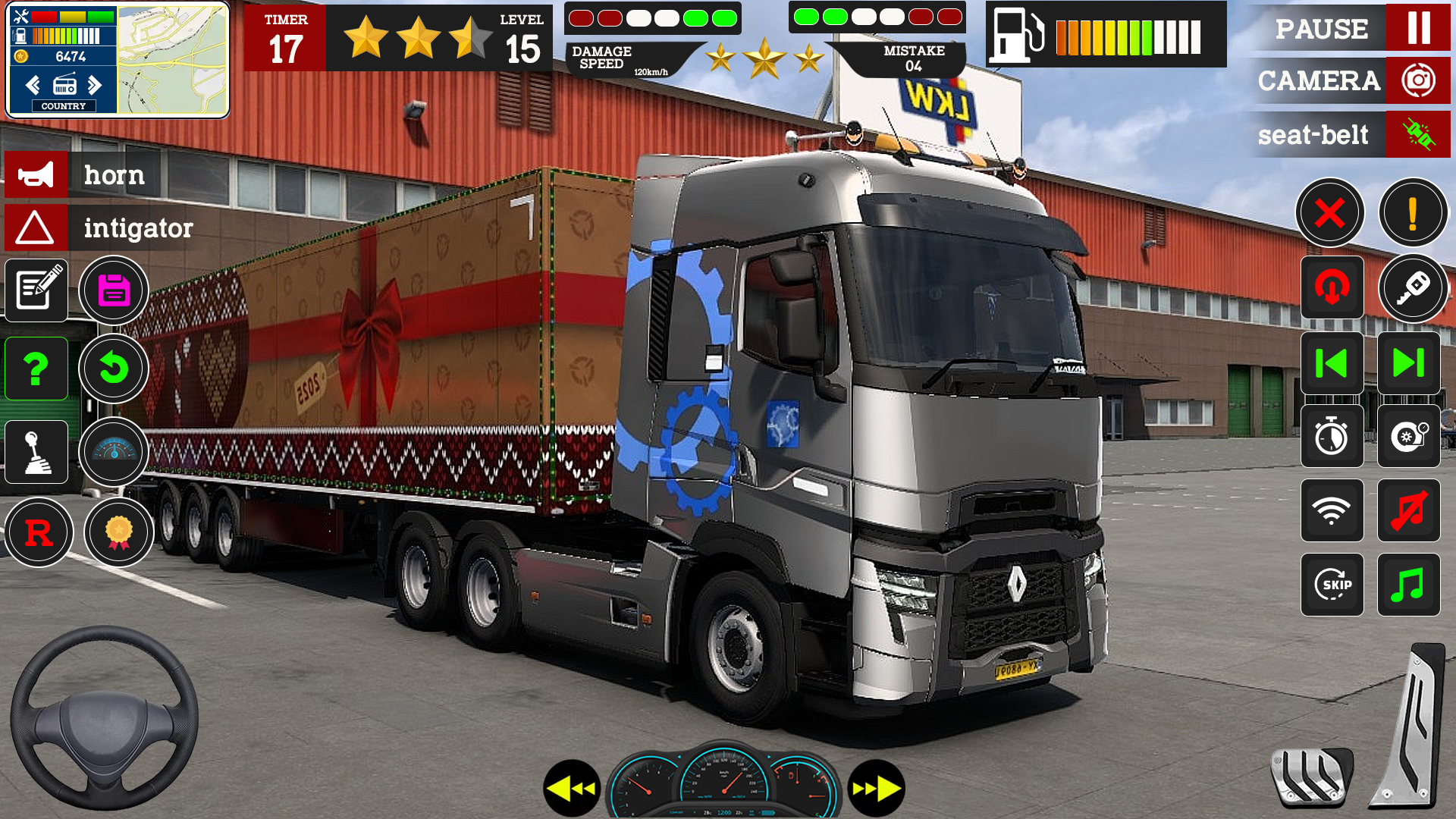Engage reverse with the R button
The image size is (1456, 819).
(x=39, y=532)
